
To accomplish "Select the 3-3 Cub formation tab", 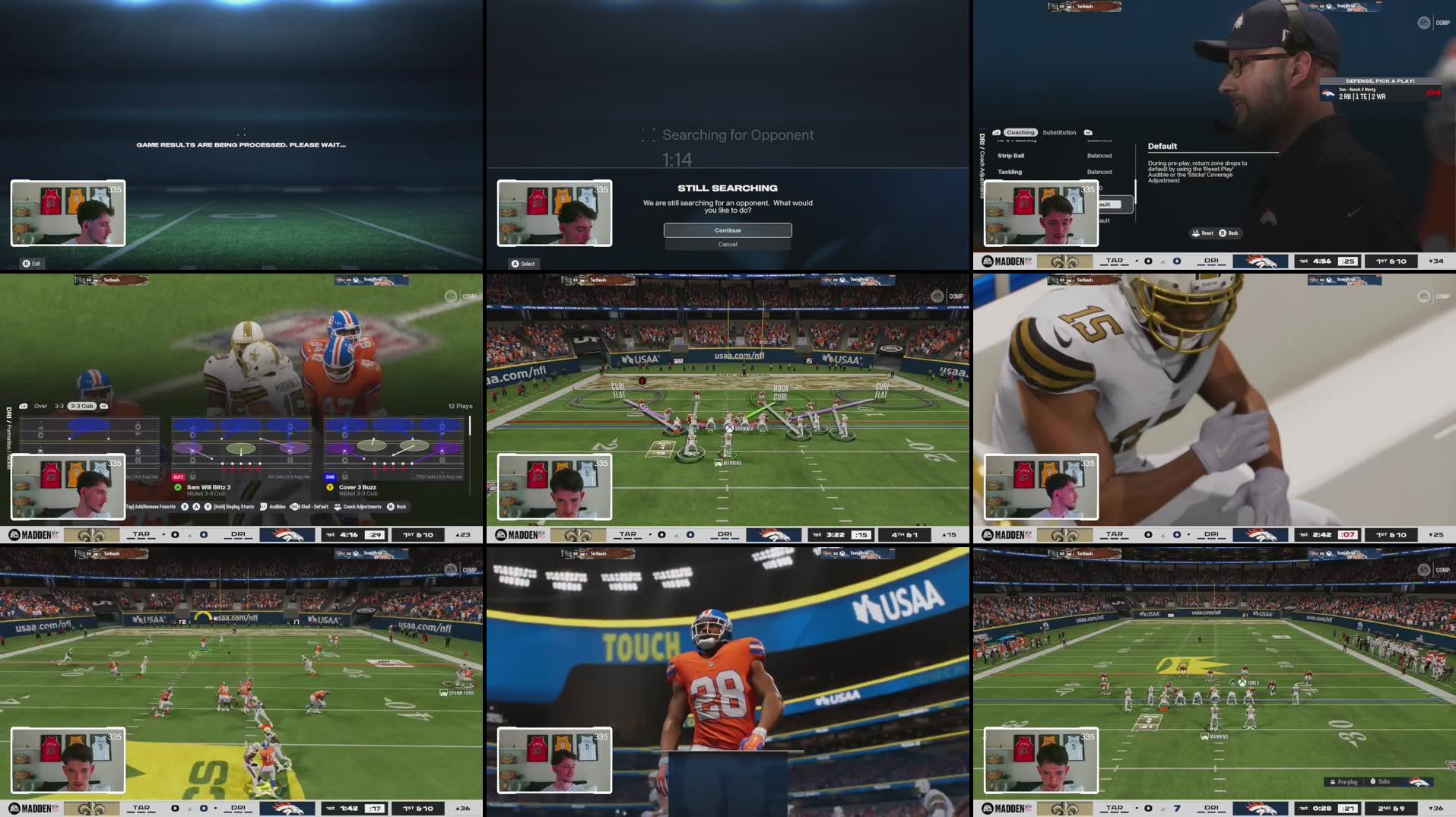I will point(81,407).
